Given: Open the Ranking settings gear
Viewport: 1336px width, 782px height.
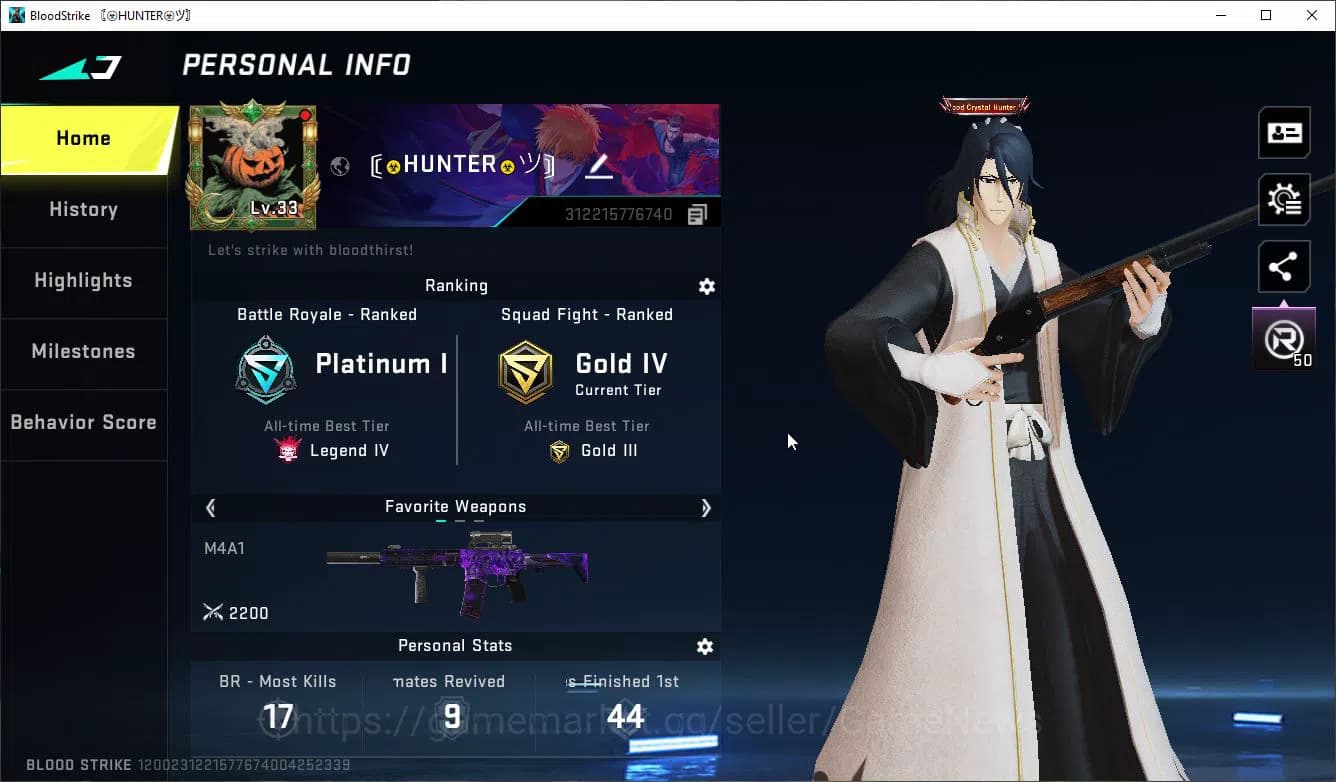Looking at the screenshot, I should (x=707, y=287).
